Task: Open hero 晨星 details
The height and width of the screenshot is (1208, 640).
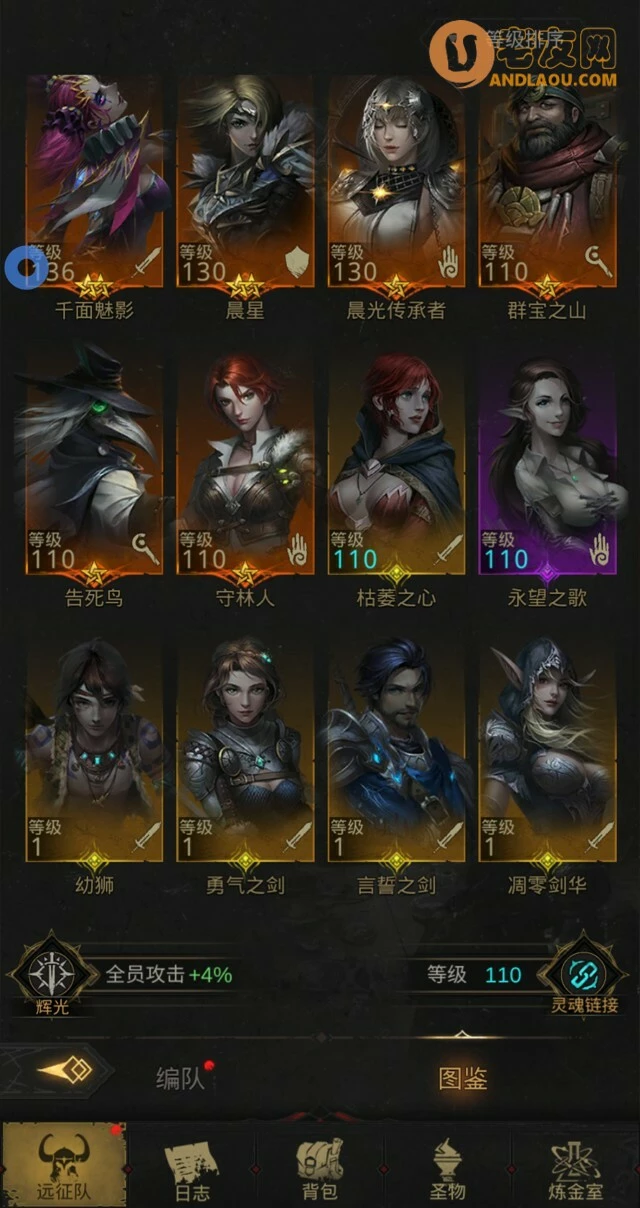Action: point(245,180)
